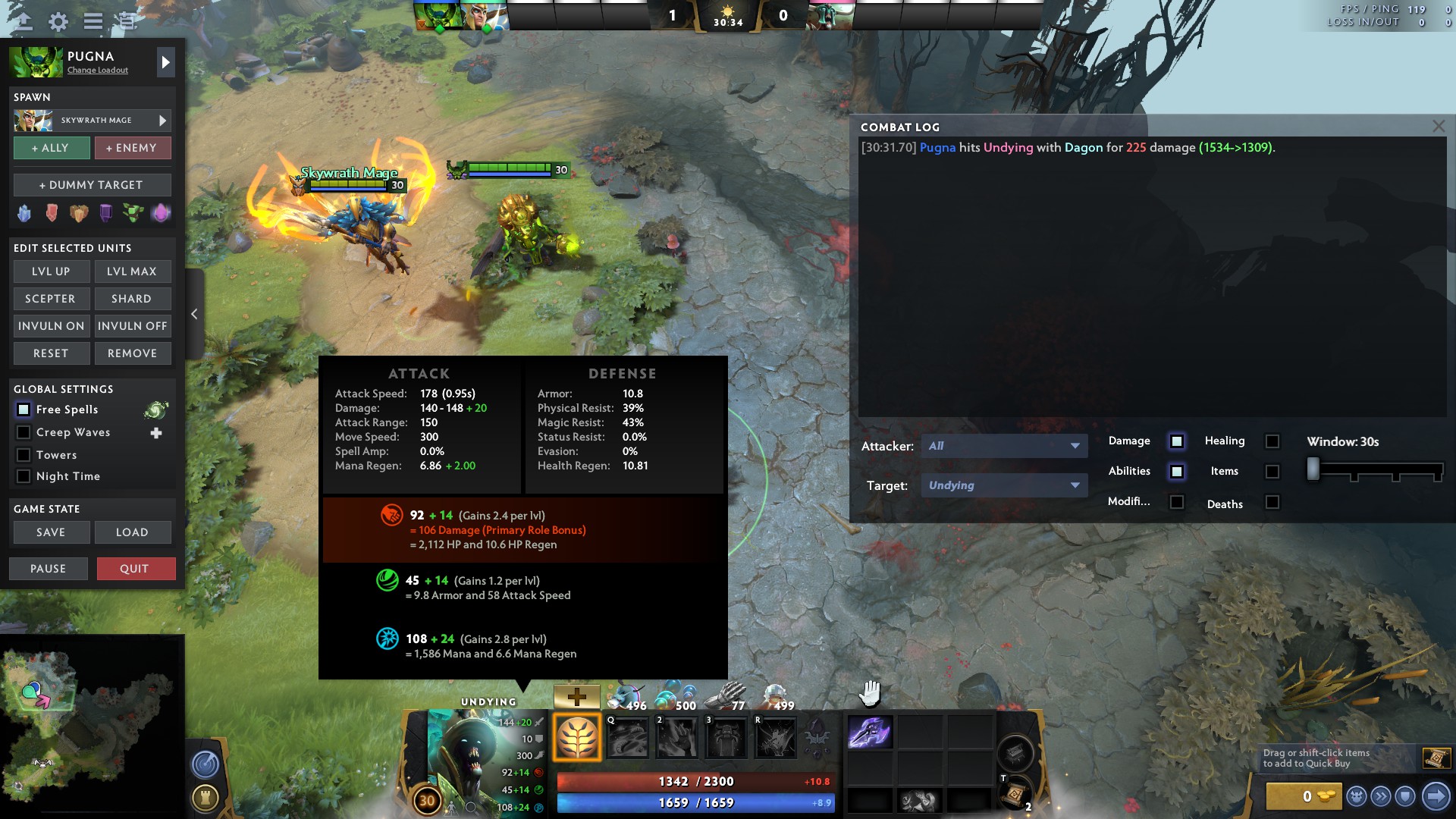This screenshot has height=819, width=1456.
Task: Expand the Skywrath Mage hero selector arrow
Action: [161, 120]
